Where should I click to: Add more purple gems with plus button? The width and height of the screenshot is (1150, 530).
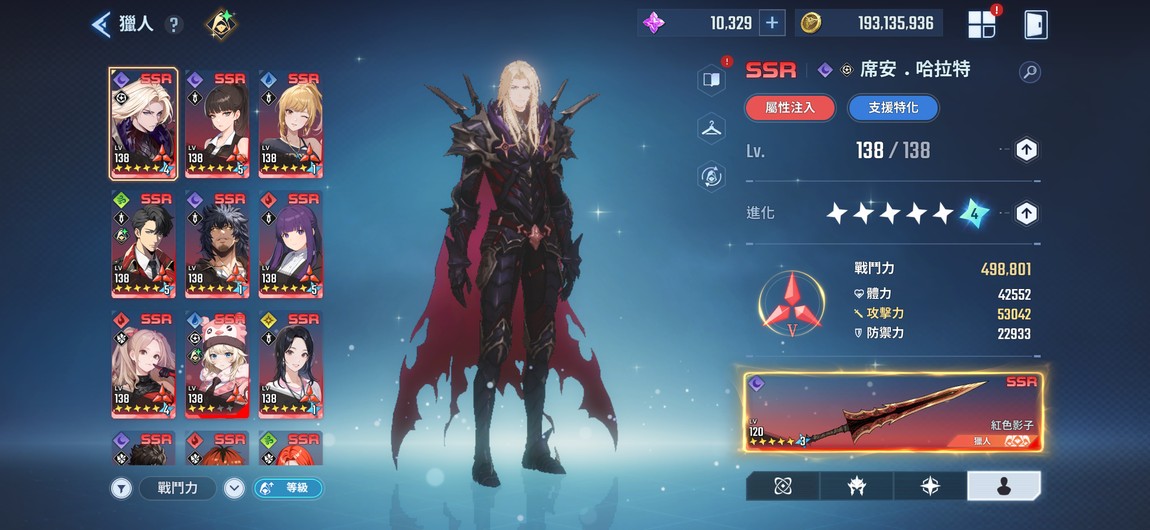pos(771,23)
